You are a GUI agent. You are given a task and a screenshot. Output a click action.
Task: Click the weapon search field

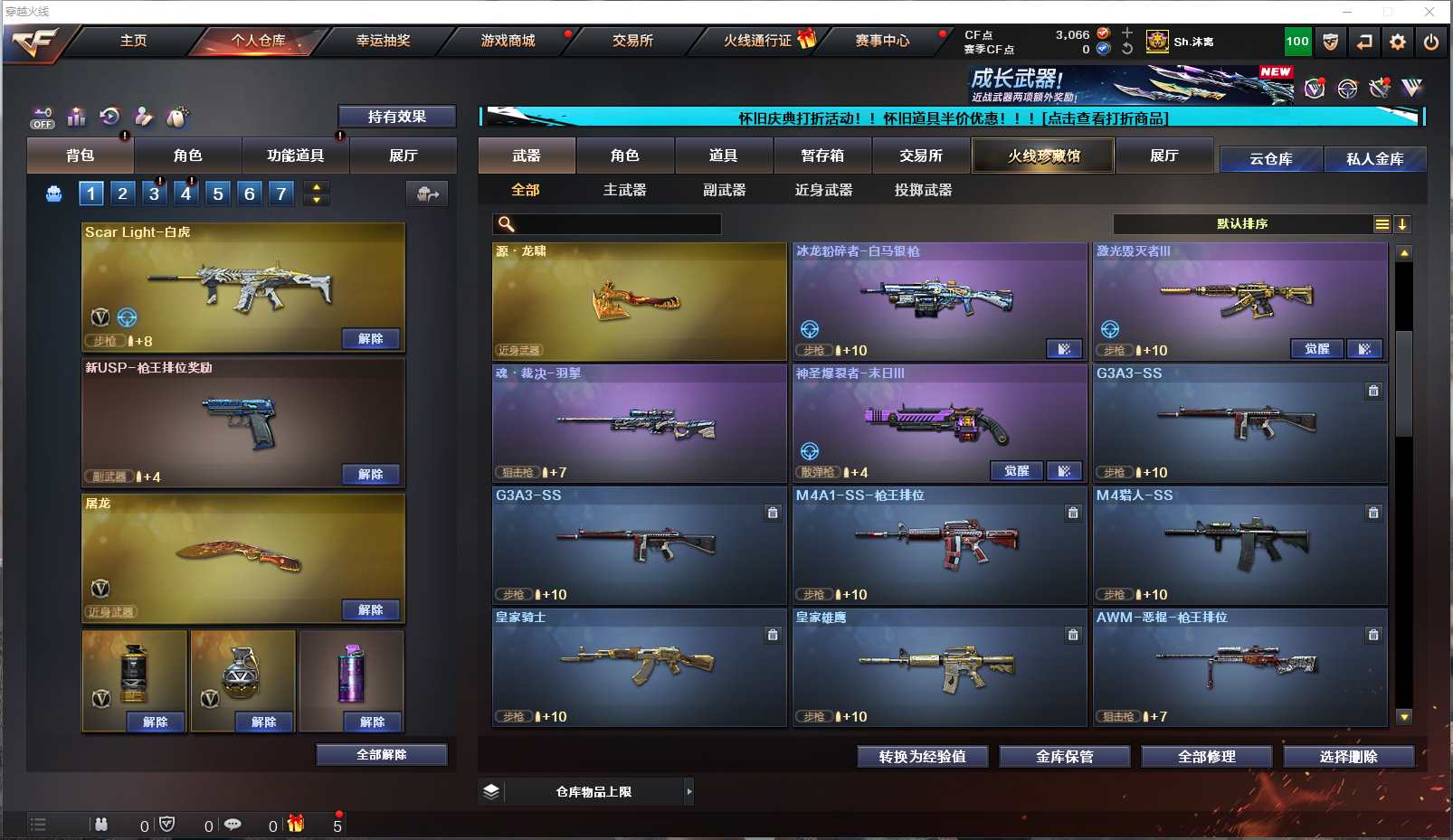(615, 224)
